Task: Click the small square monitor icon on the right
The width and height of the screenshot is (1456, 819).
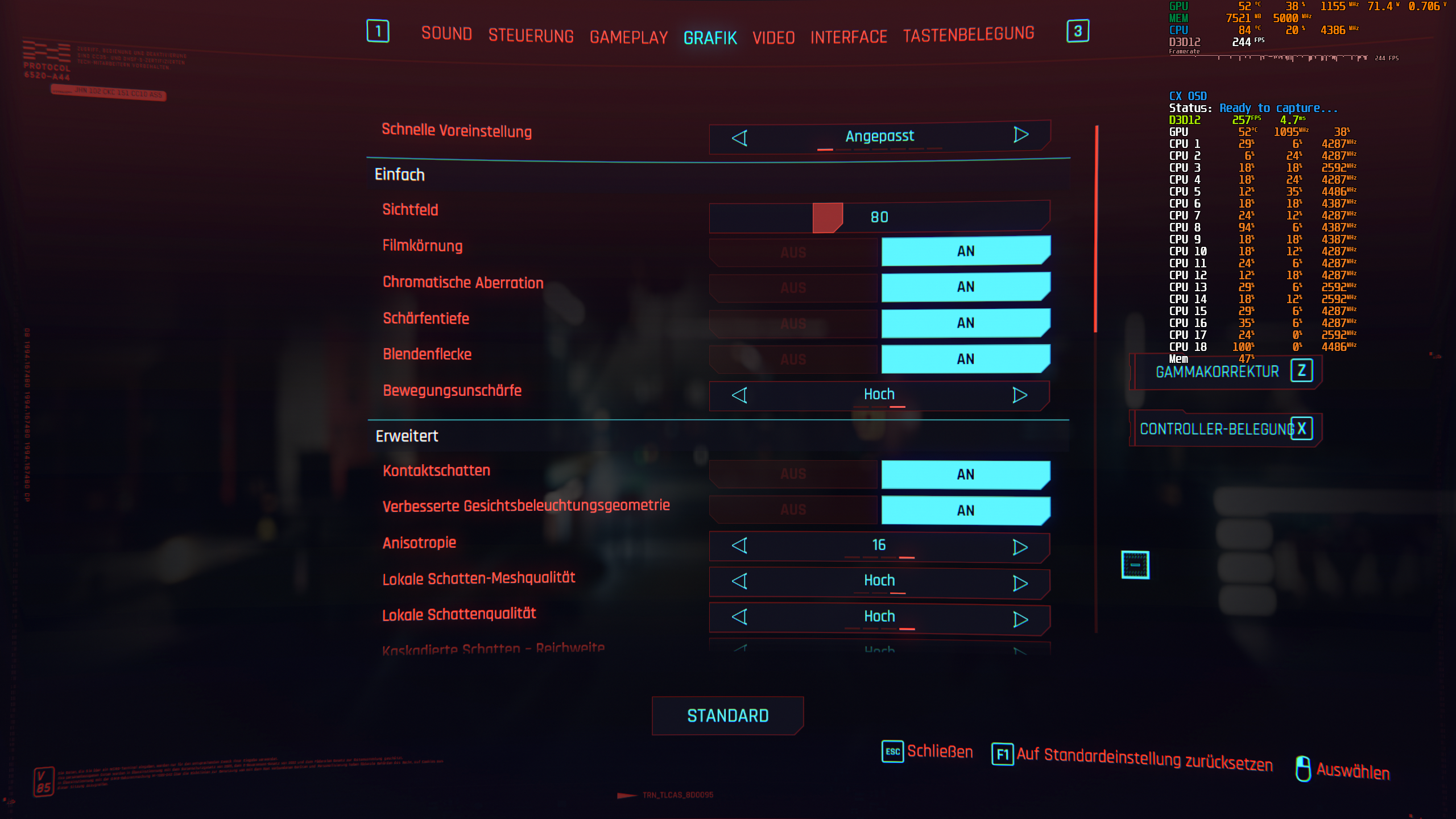Action: pyautogui.click(x=1135, y=565)
